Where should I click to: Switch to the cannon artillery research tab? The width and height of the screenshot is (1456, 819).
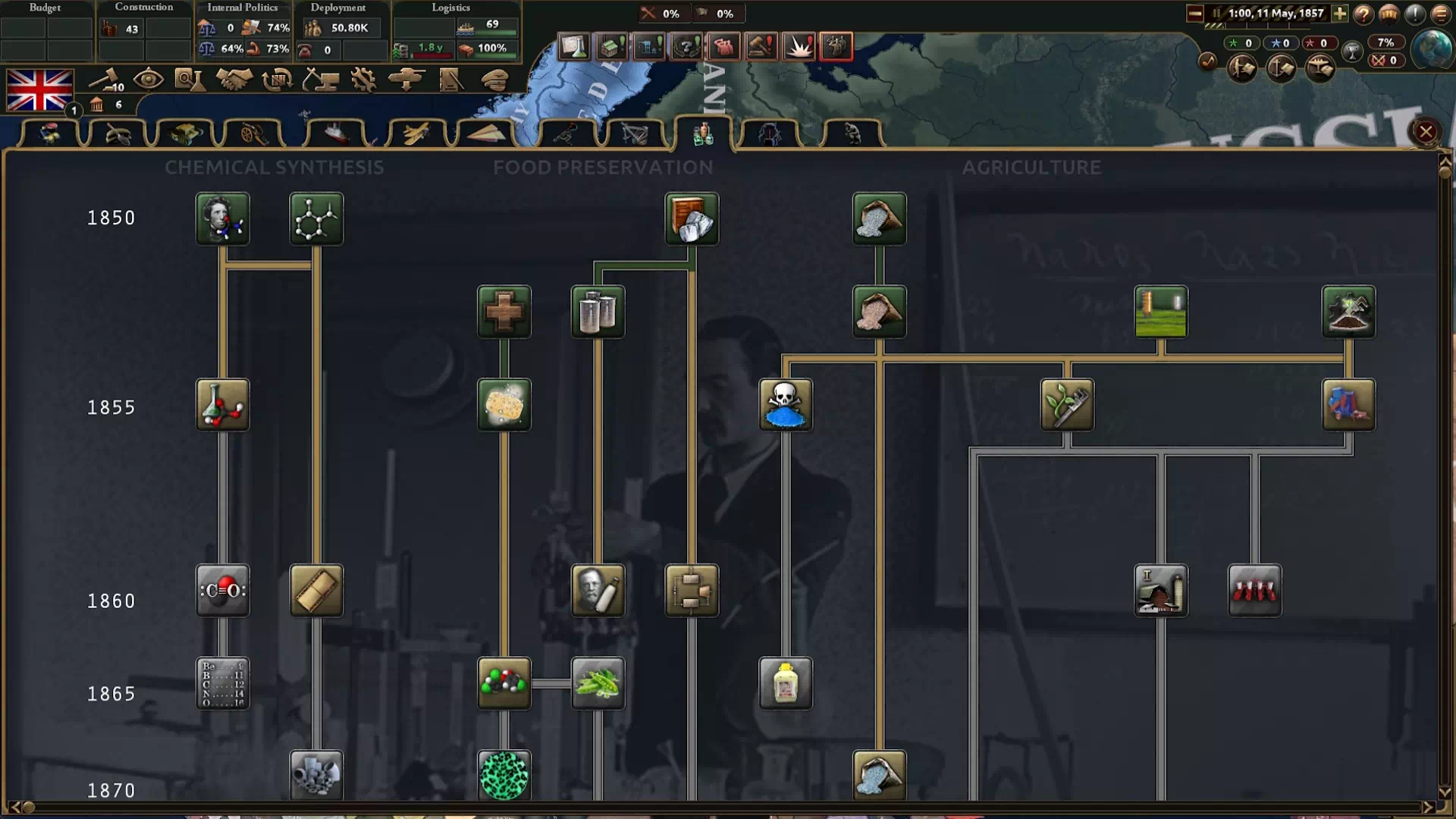tap(253, 133)
